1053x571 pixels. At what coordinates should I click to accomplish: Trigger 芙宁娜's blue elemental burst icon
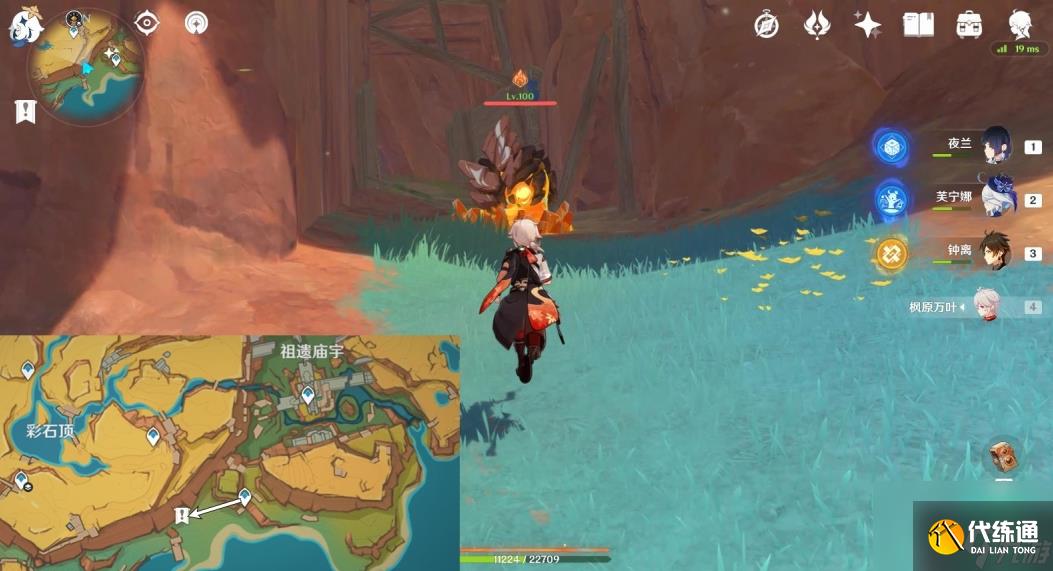(x=890, y=200)
